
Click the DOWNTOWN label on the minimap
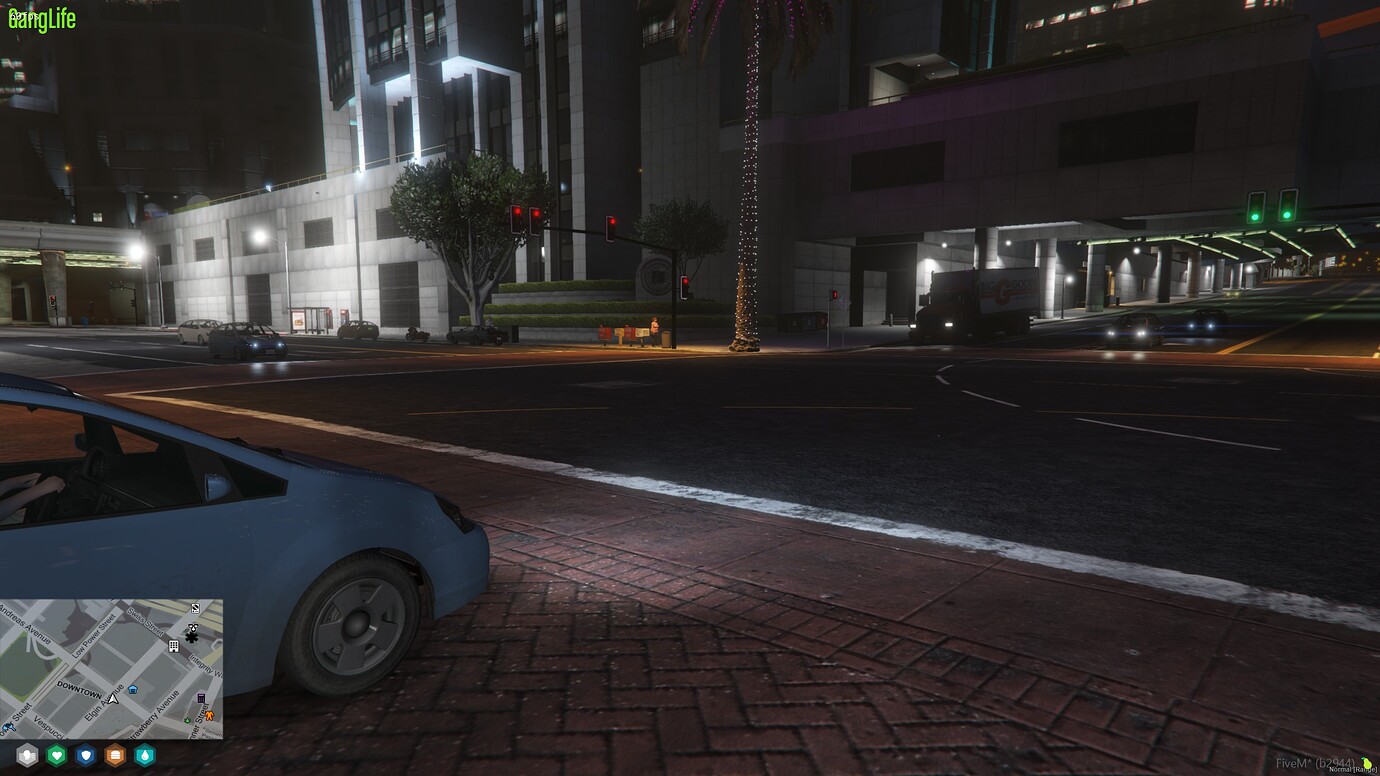coord(80,688)
